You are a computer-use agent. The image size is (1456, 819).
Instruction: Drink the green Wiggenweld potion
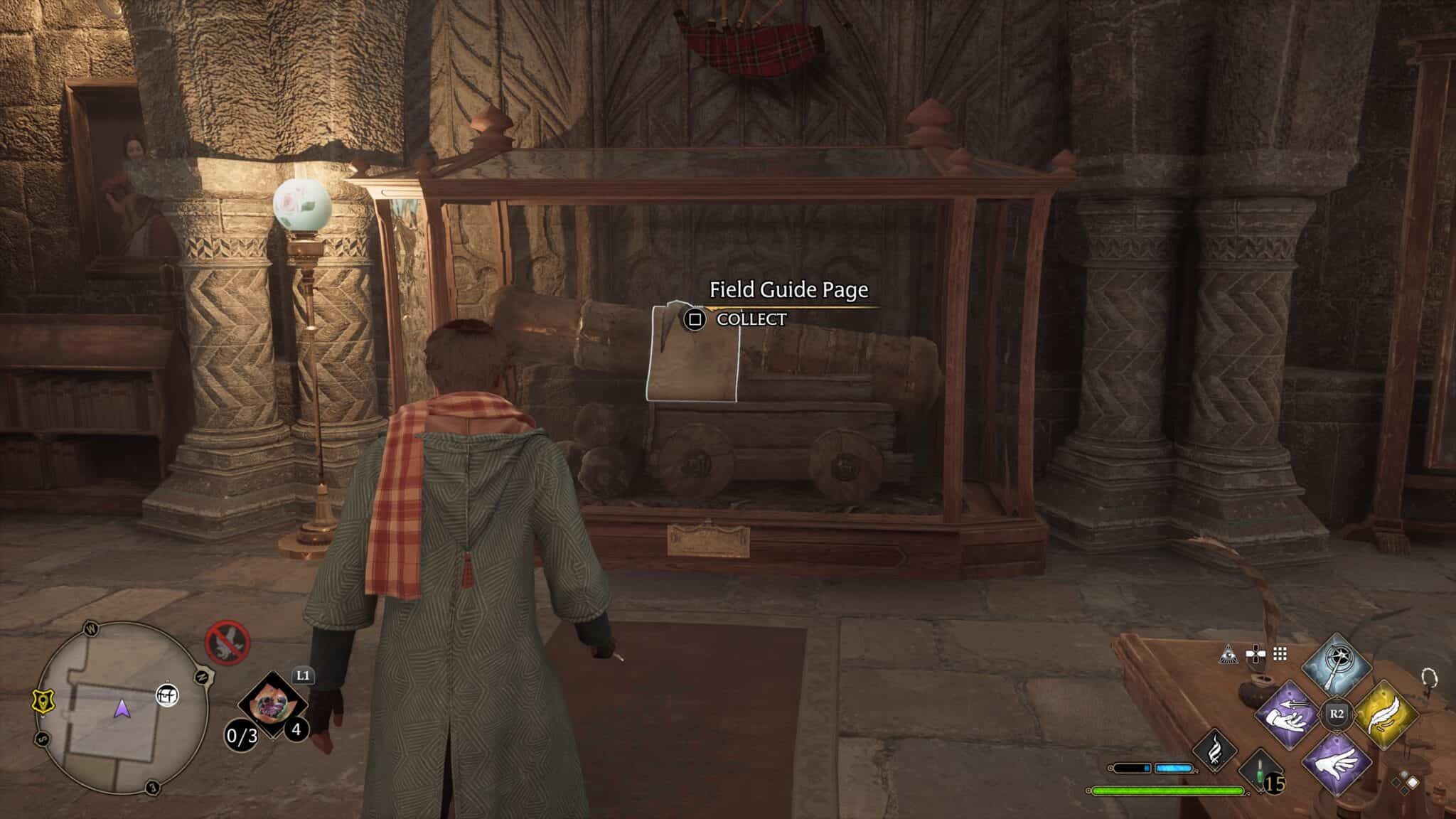[x=1261, y=773]
